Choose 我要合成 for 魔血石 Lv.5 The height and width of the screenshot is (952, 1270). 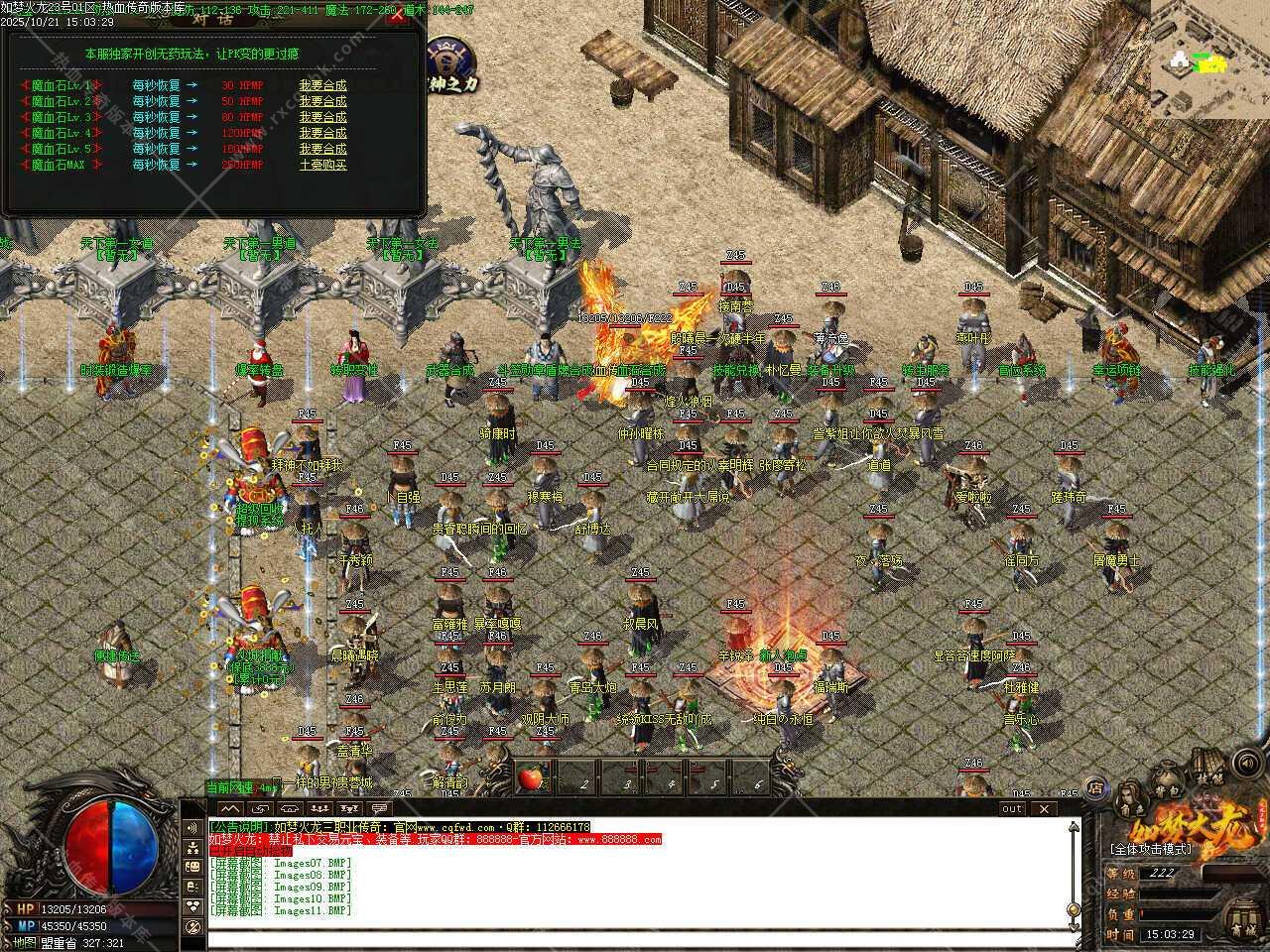(x=322, y=149)
